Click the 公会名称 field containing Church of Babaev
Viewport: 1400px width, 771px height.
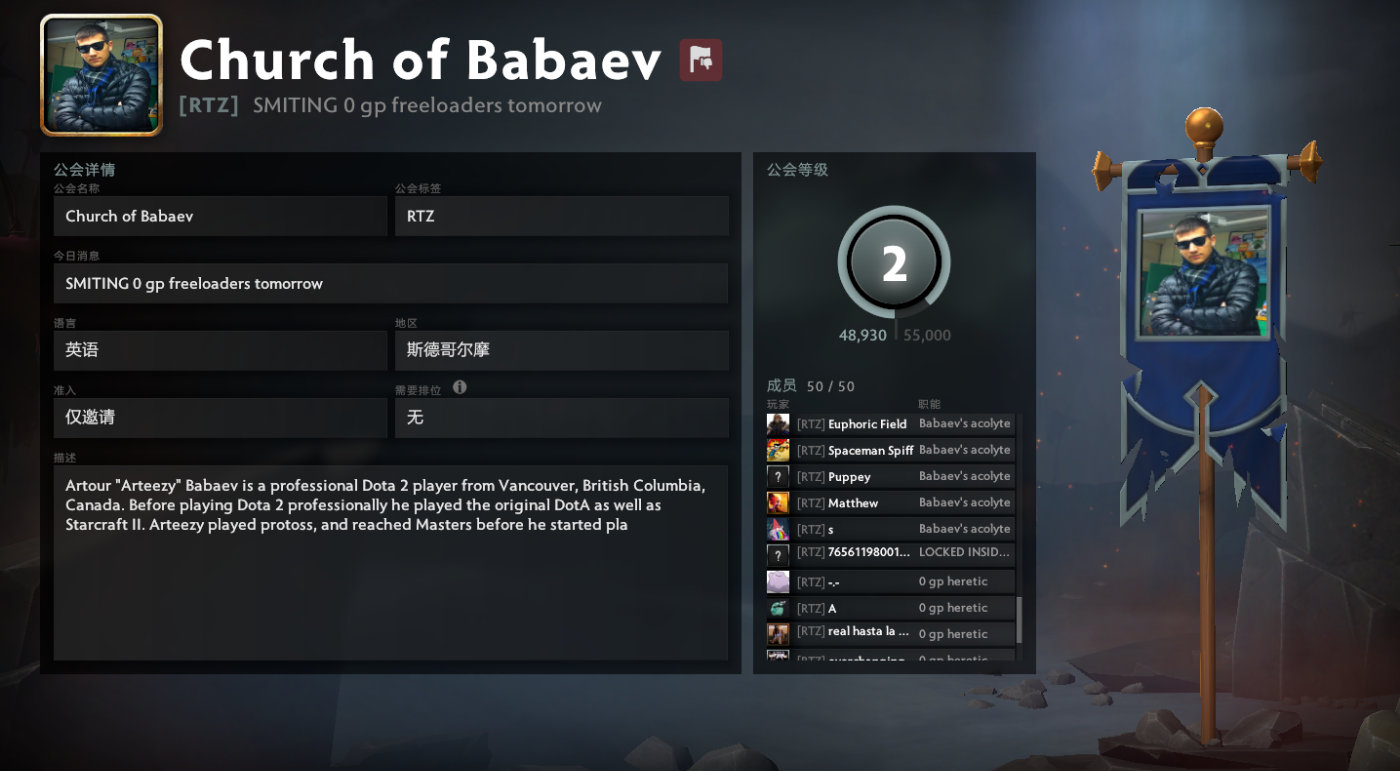[220, 216]
